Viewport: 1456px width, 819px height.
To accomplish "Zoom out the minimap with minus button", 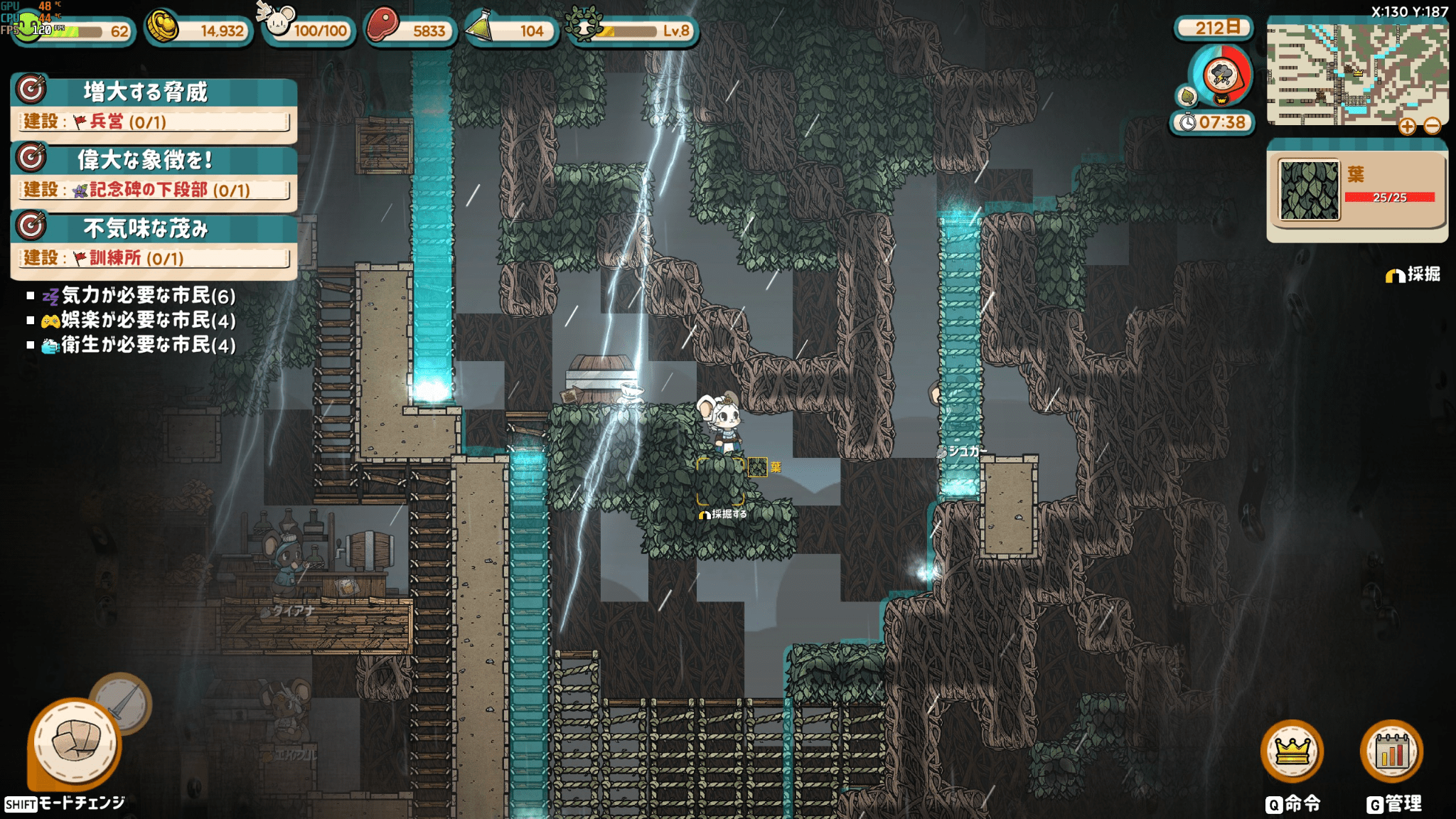I will (x=1433, y=127).
